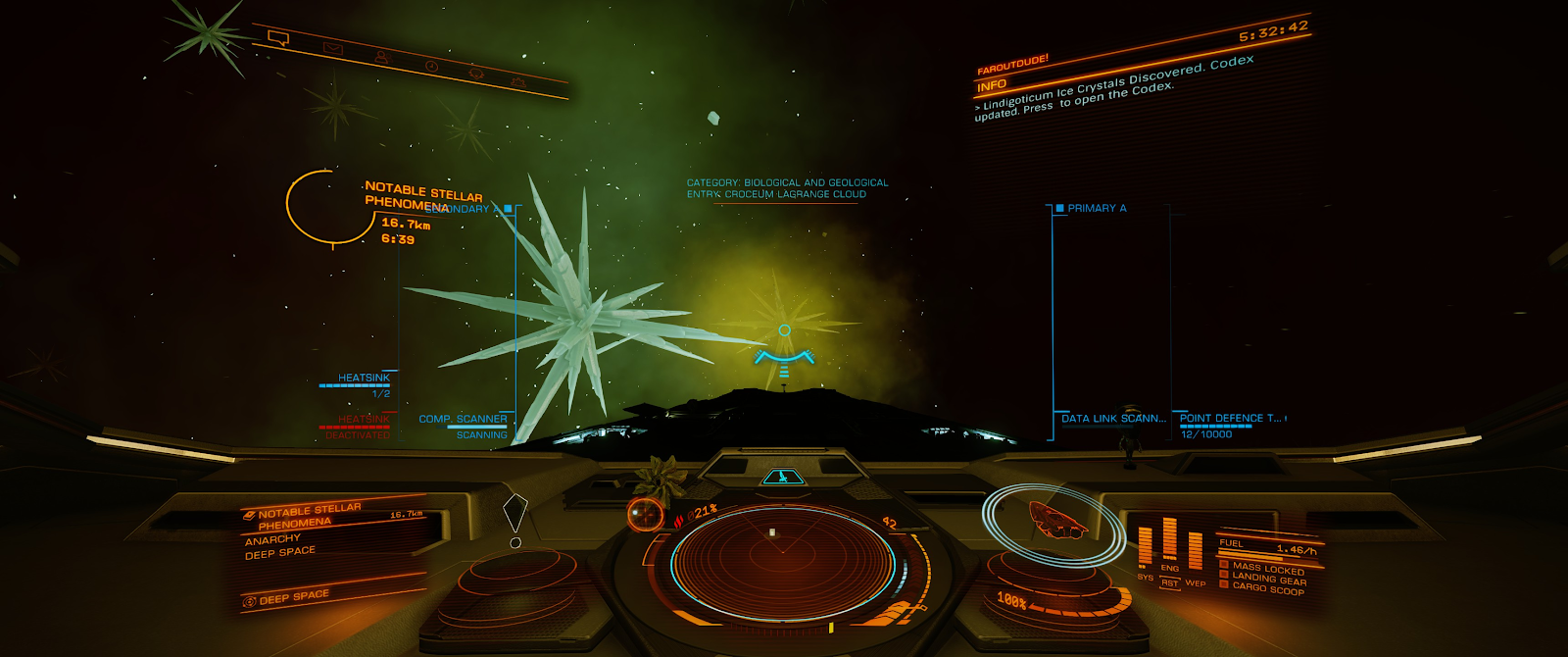Open the chat speech bubble tab
Image resolution: width=1568 pixels, height=657 pixels.
coord(278,39)
